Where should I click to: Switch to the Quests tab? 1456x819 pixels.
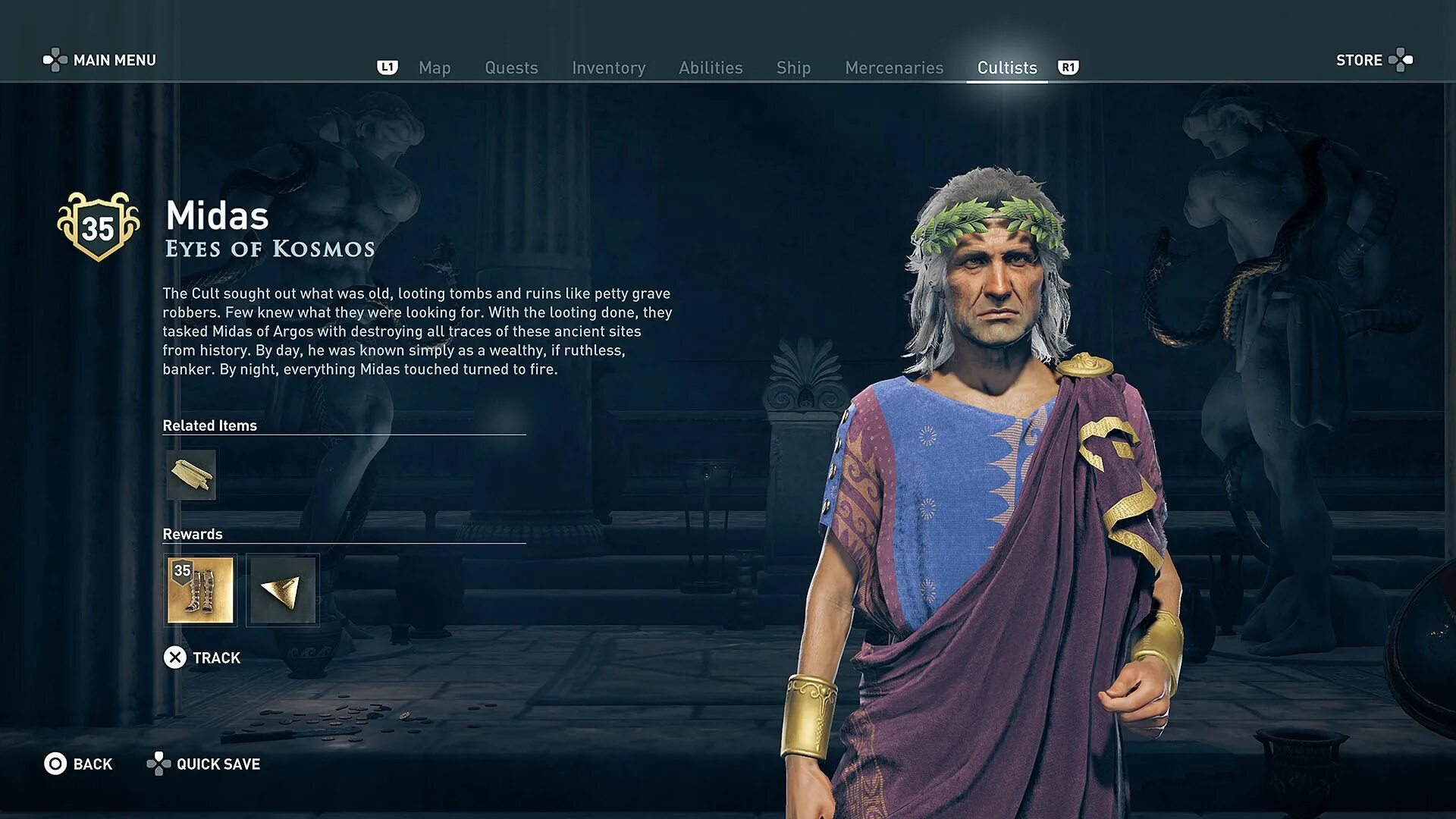tap(511, 67)
